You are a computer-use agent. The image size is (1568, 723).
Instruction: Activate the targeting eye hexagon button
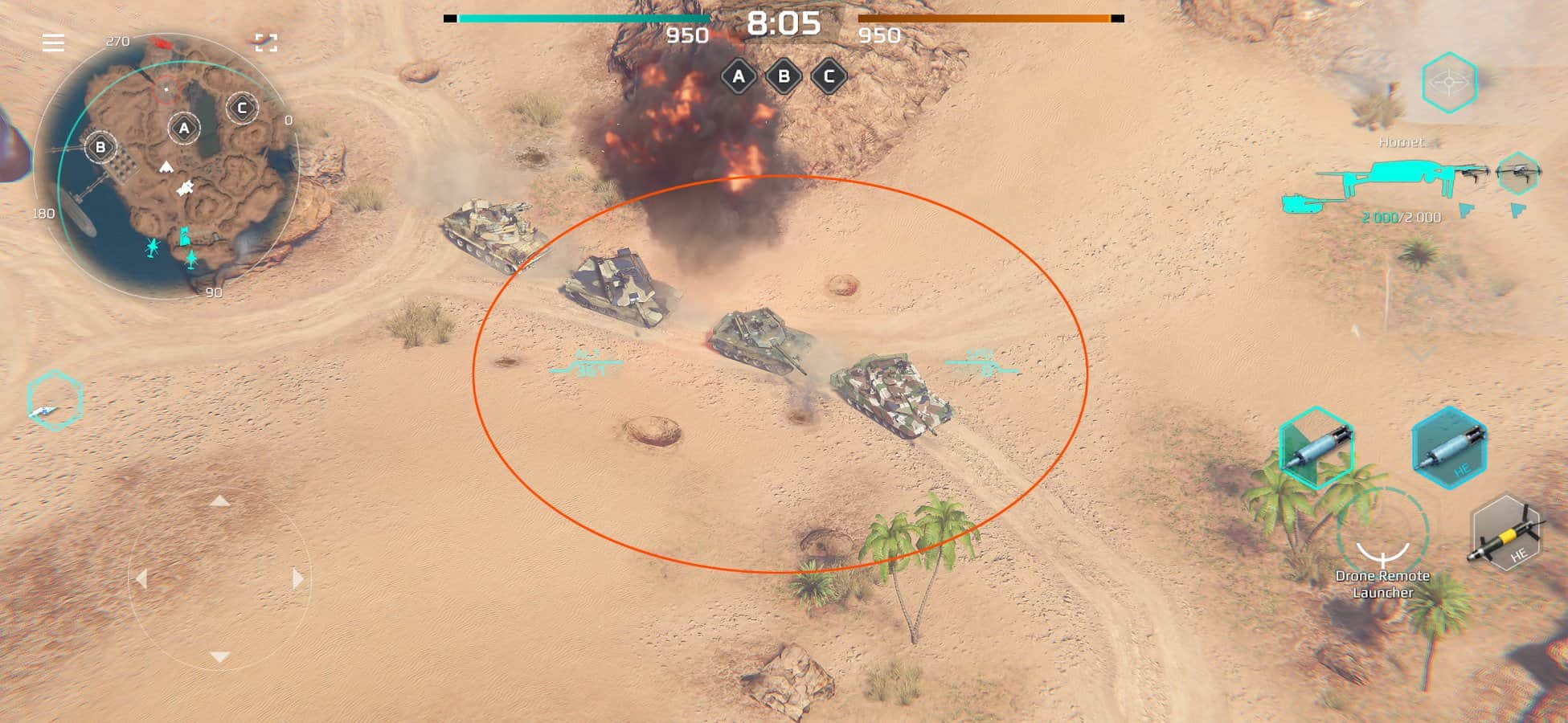(x=1449, y=82)
